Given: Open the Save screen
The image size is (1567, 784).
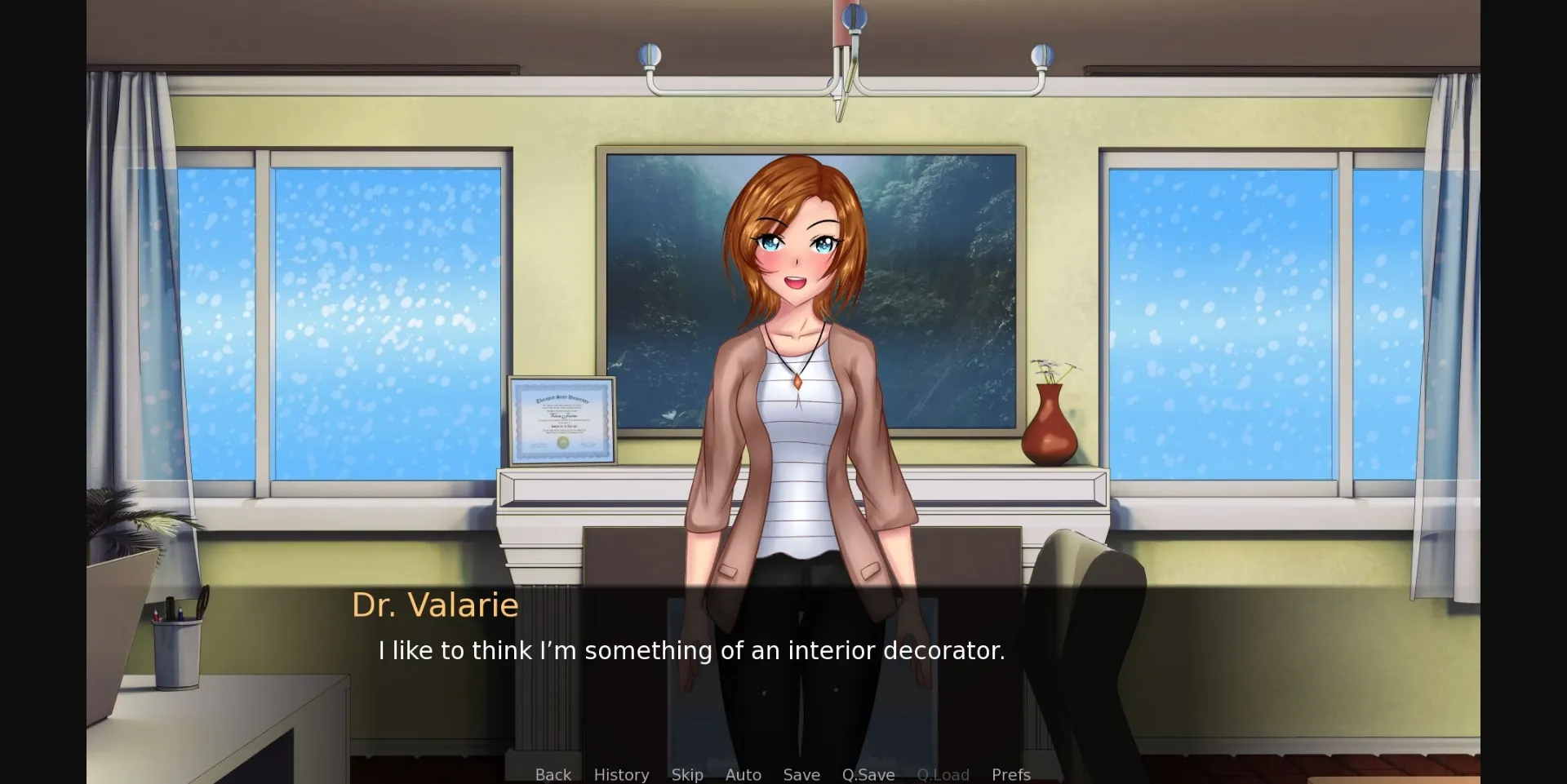Looking at the screenshot, I should [x=801, y=775].
